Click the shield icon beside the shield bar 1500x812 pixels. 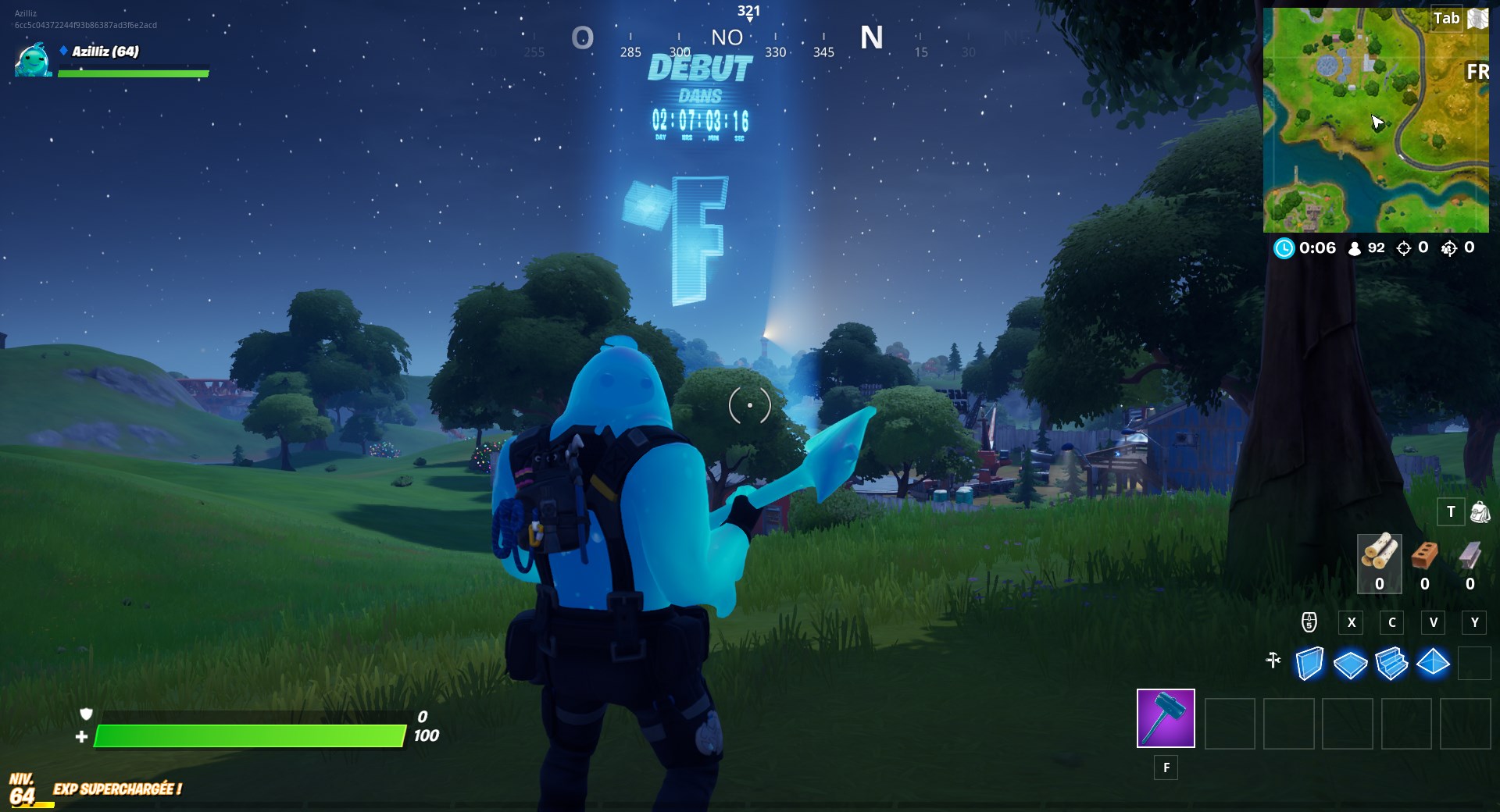click(87, 714)
